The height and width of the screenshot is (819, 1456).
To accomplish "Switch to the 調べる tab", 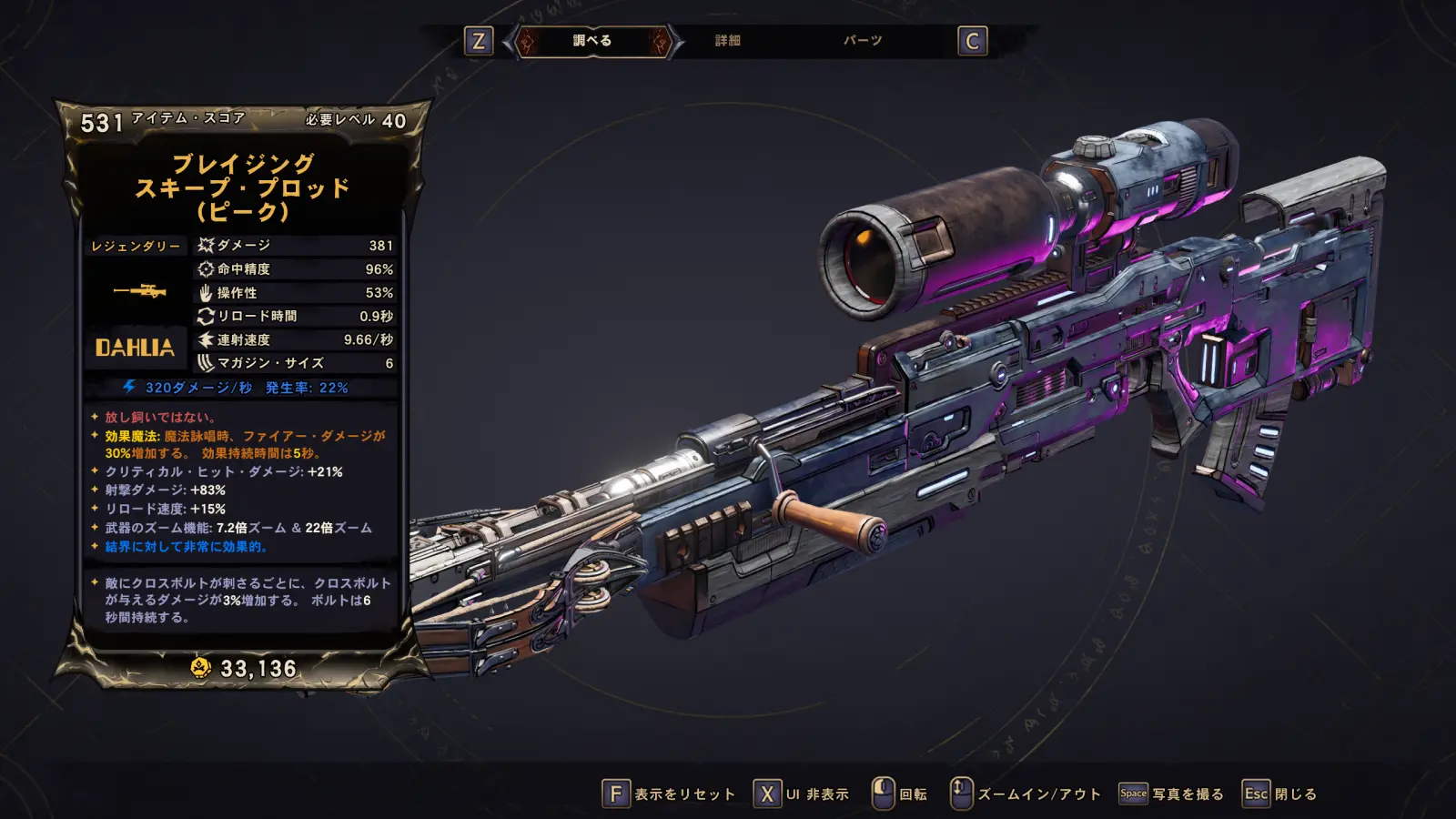I will pyautogui.click(x=592, y=41).
